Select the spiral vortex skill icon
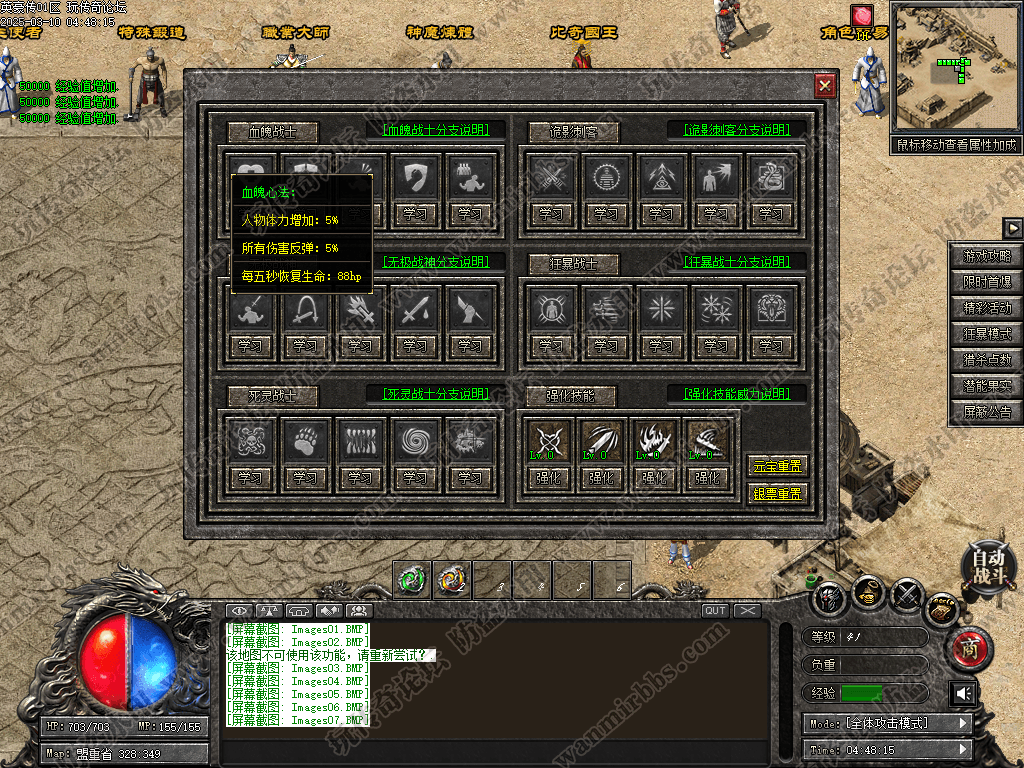This screenshot has height=768, width=1024. 415,440
